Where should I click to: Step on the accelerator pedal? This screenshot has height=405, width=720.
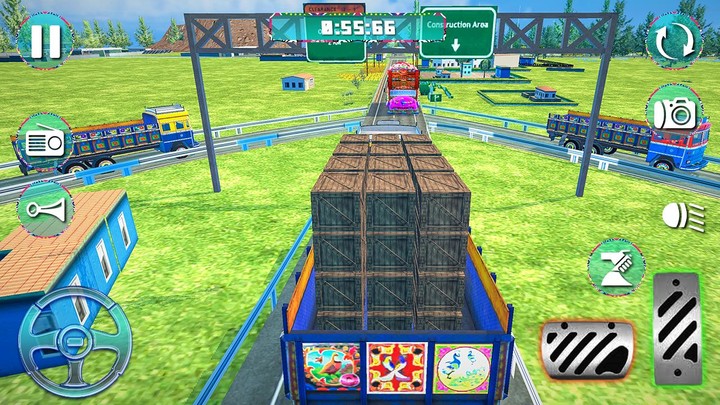coord(677,328)
